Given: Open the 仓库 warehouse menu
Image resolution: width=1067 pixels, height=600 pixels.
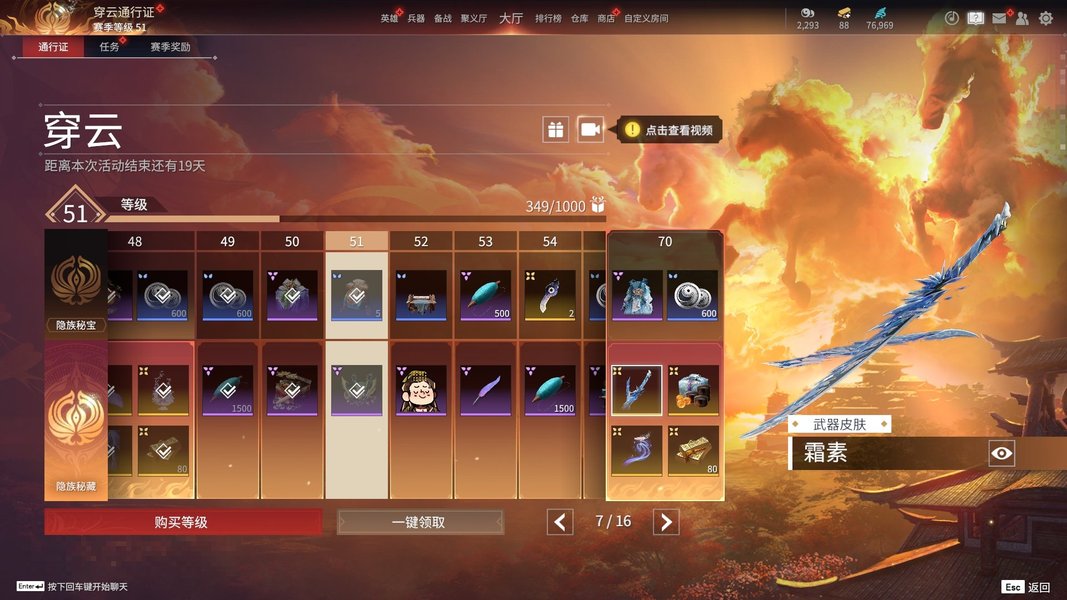Looking at the screenshot, I should point(580,18).
